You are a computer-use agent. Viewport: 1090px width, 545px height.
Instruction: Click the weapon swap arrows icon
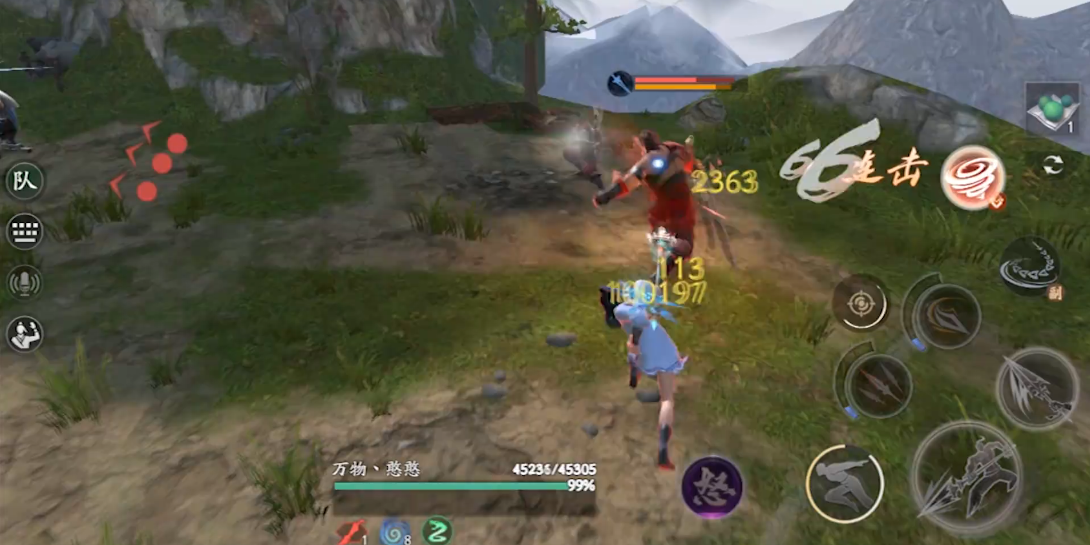[1052, 166]
